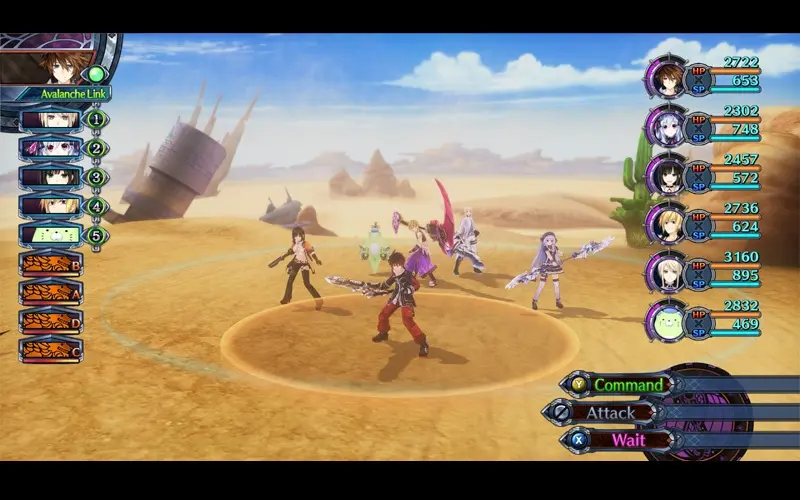Select enemy B in the turn order
The image size is (800, 500).
(x=50, y=264)
